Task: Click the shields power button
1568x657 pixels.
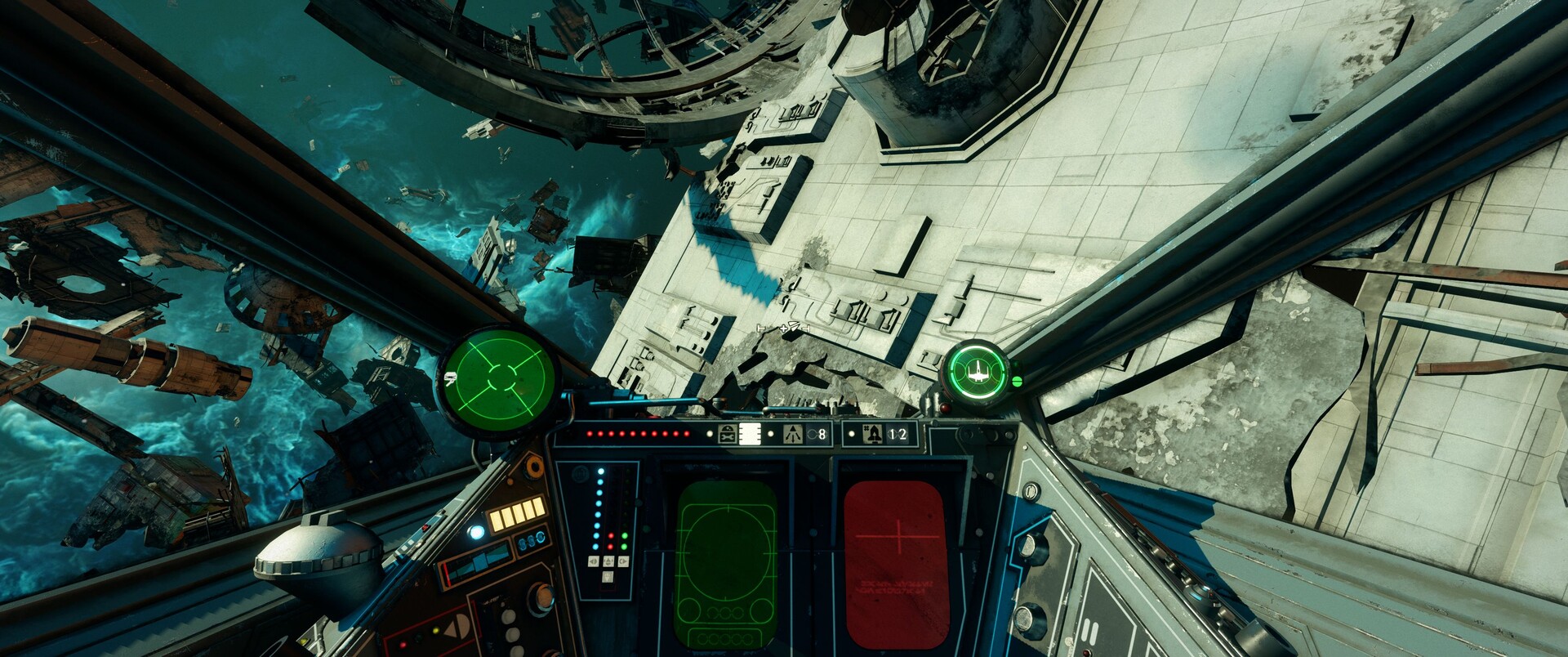Action: tap(623, 561)
